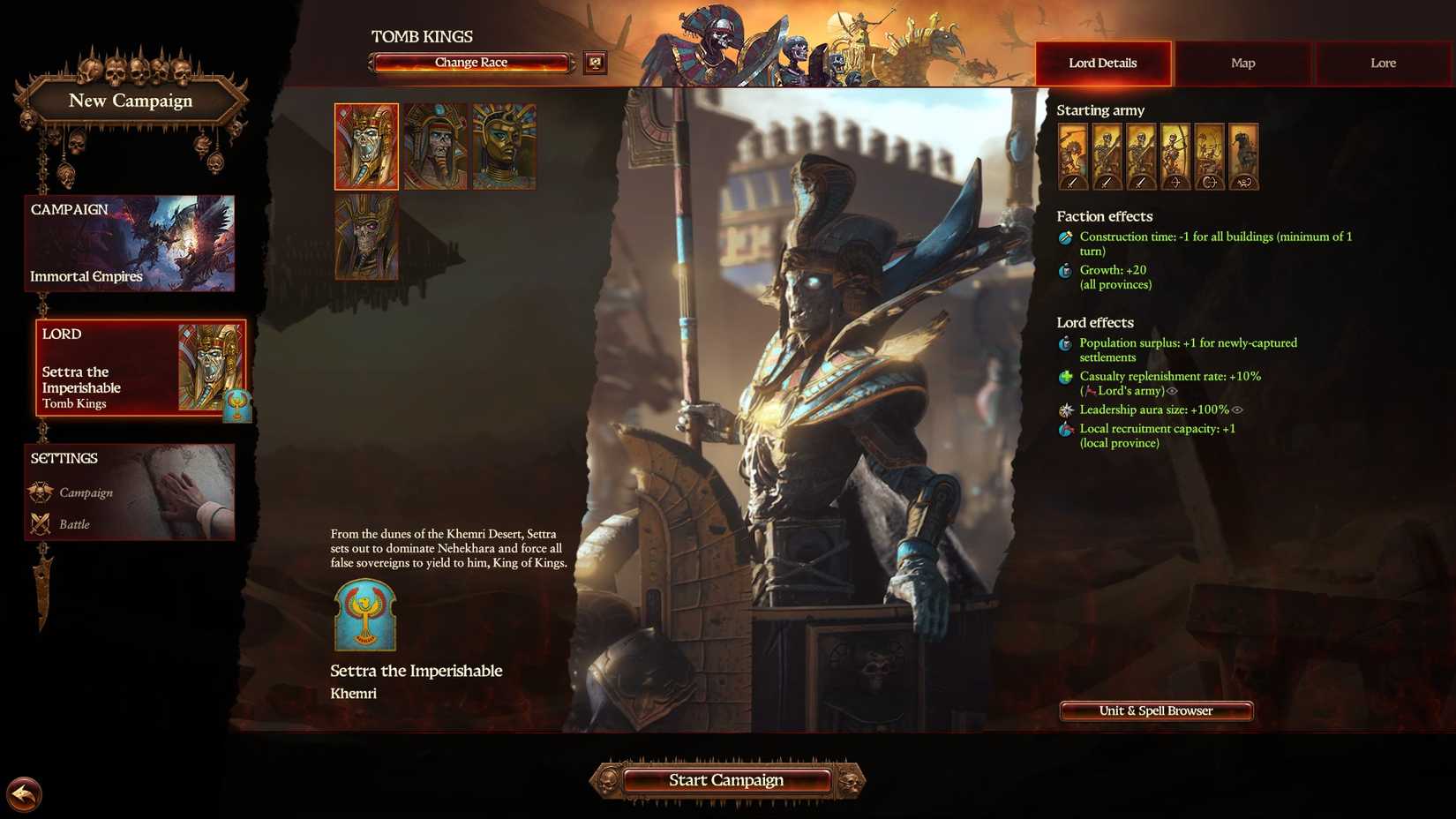Select the second lord portrait in top row
Viewport: 1456px width, 819px height.
pyautogui.click(x=434, y=147)
